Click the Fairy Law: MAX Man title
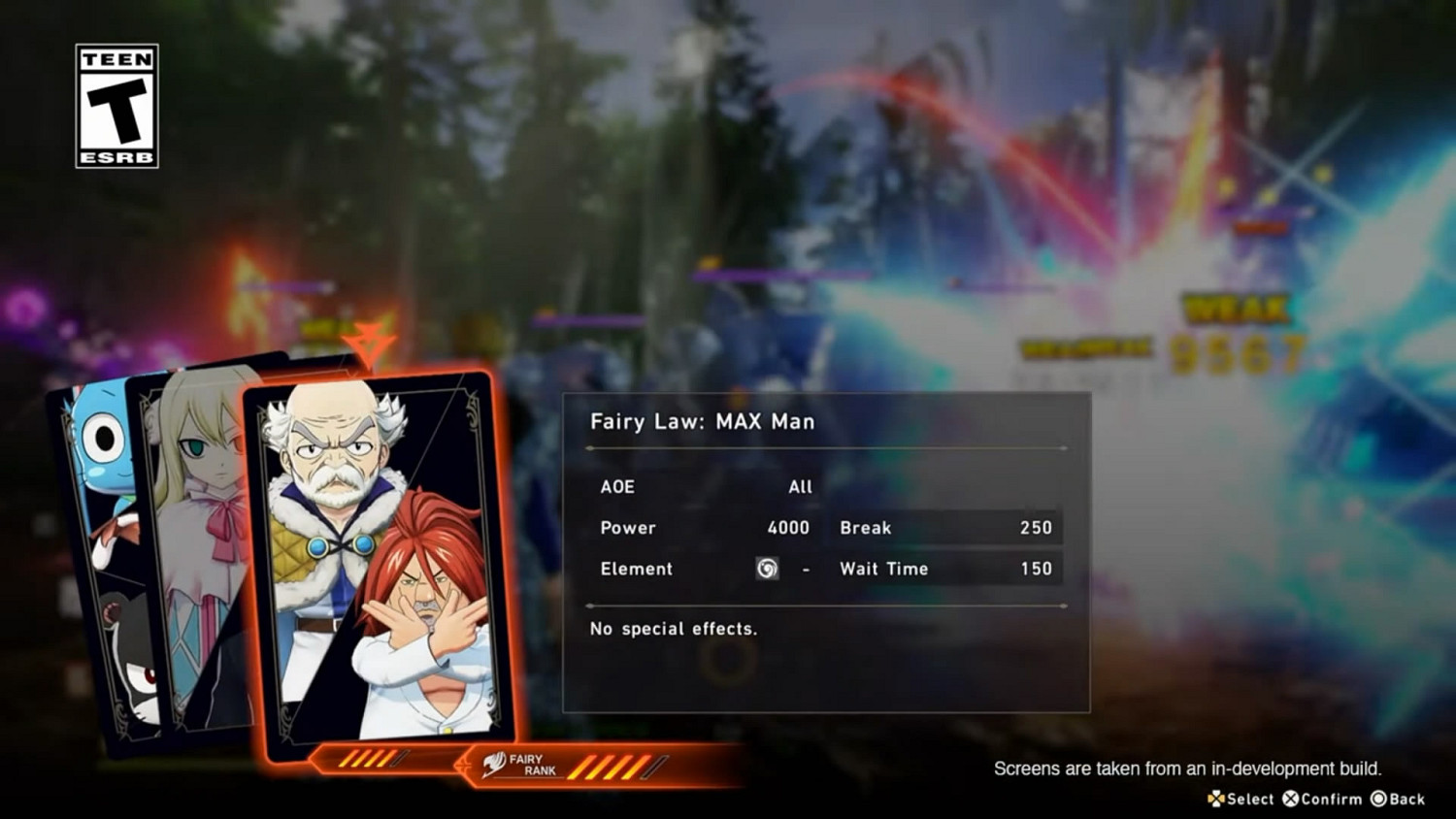 (702, 421)
